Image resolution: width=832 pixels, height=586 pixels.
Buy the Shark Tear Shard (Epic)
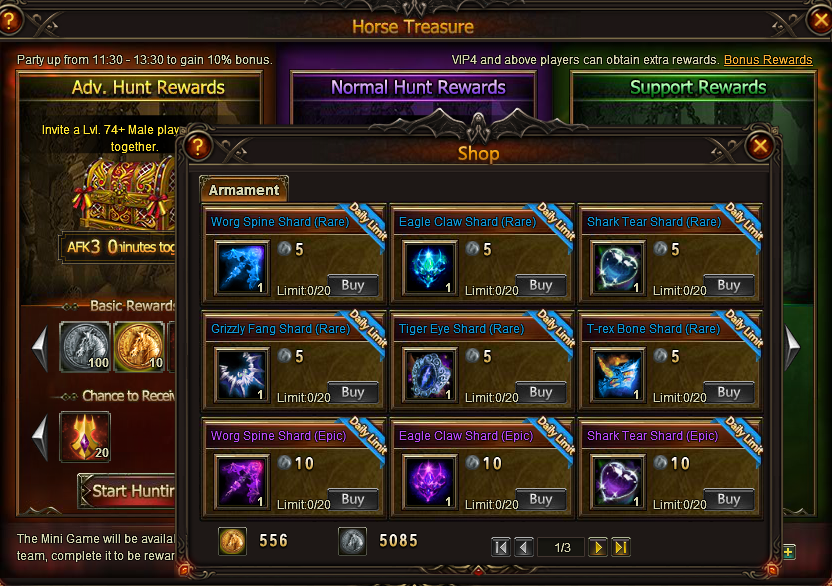tap(729, 499)
